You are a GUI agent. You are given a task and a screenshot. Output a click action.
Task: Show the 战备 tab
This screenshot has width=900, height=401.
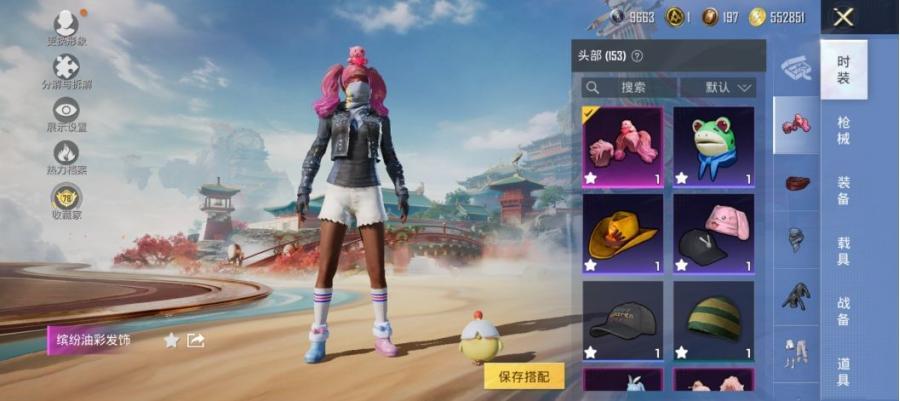844,310
